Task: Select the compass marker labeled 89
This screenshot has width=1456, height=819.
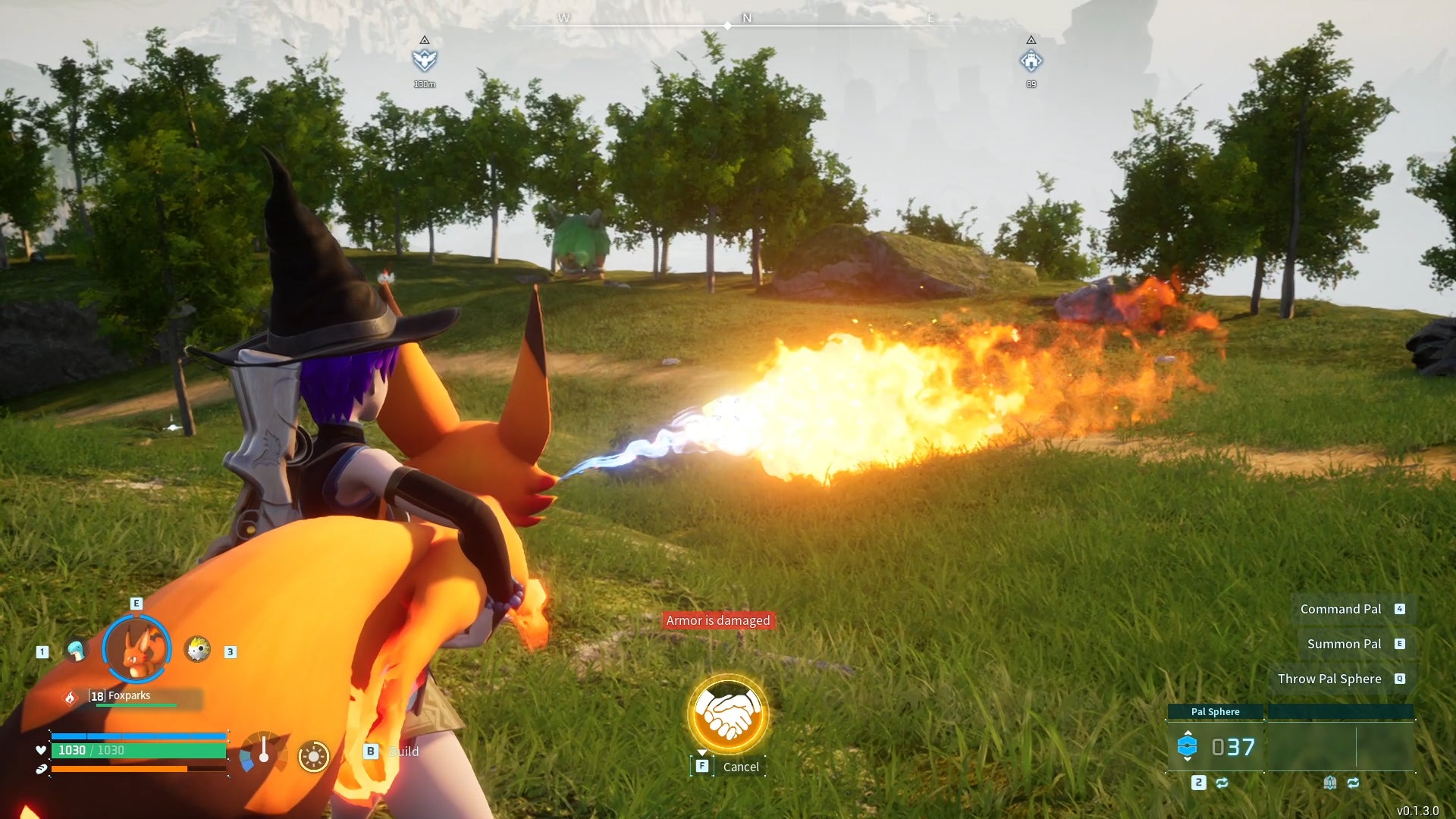Action: coord(1031,61)
